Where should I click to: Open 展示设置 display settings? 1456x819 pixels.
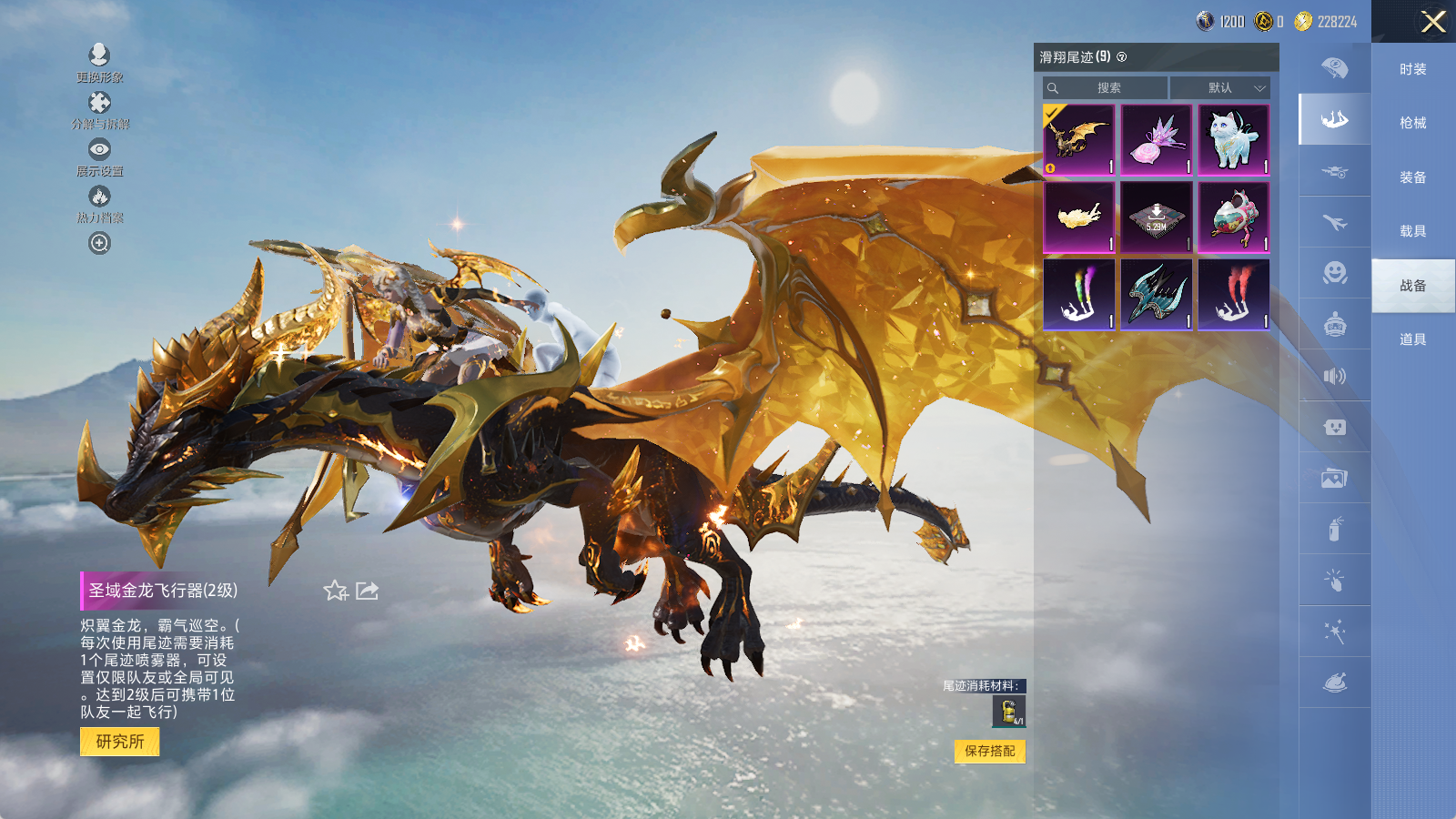click(x=99, y=156)
